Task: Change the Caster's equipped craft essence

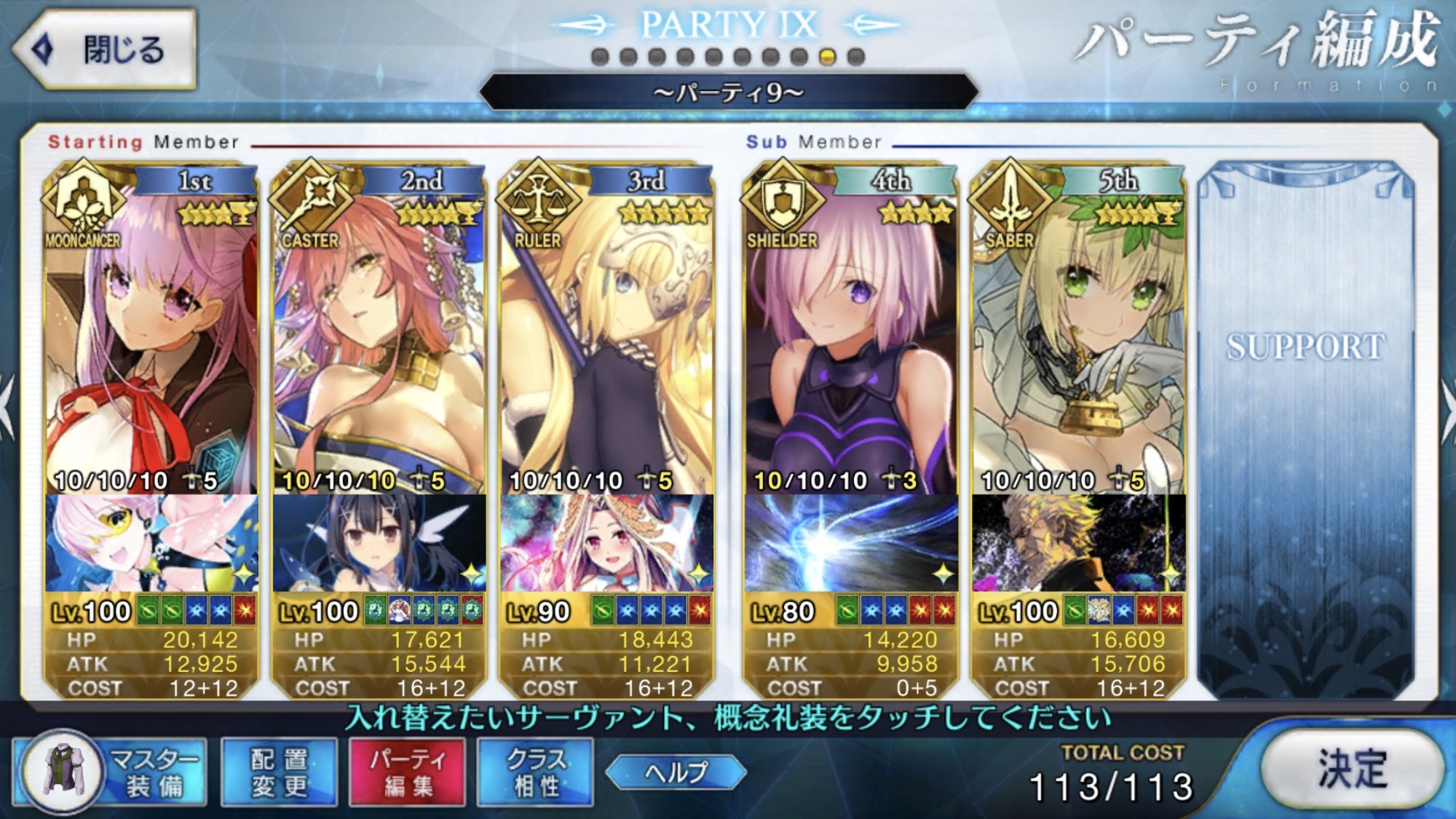Action: (x=379, y=543)
